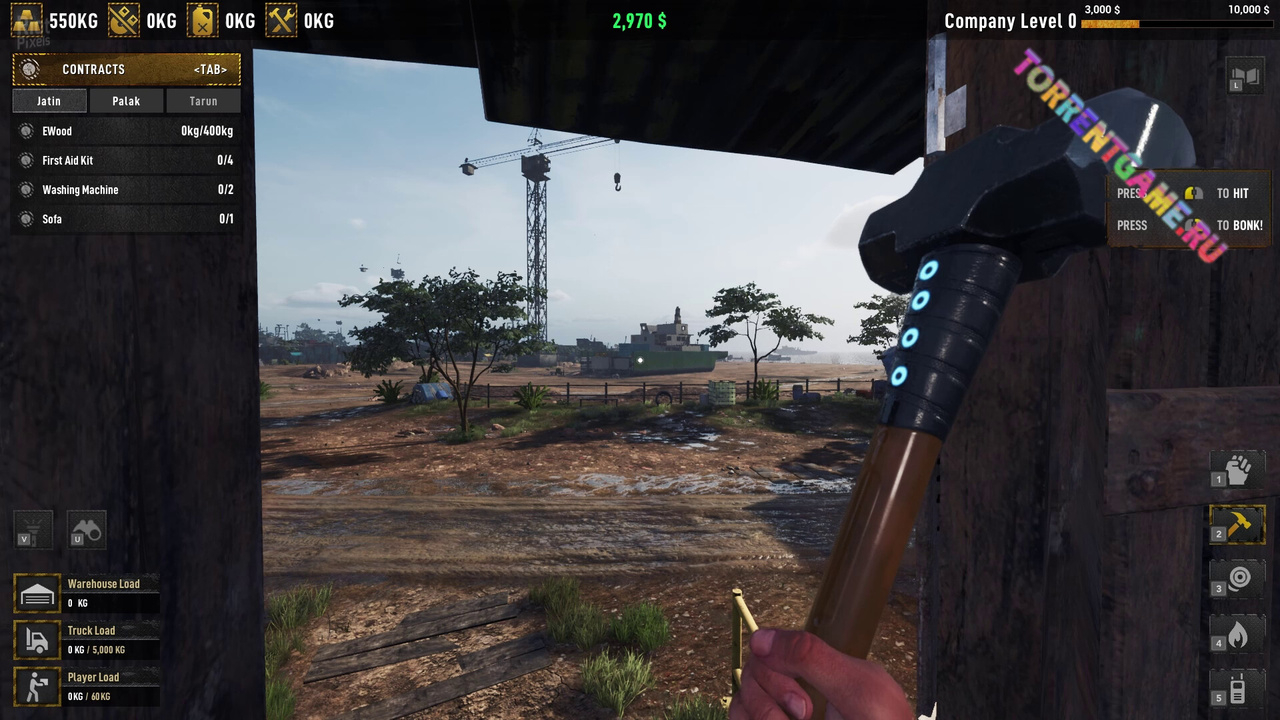Select the Washing Machine contract row

pos(126,190)
